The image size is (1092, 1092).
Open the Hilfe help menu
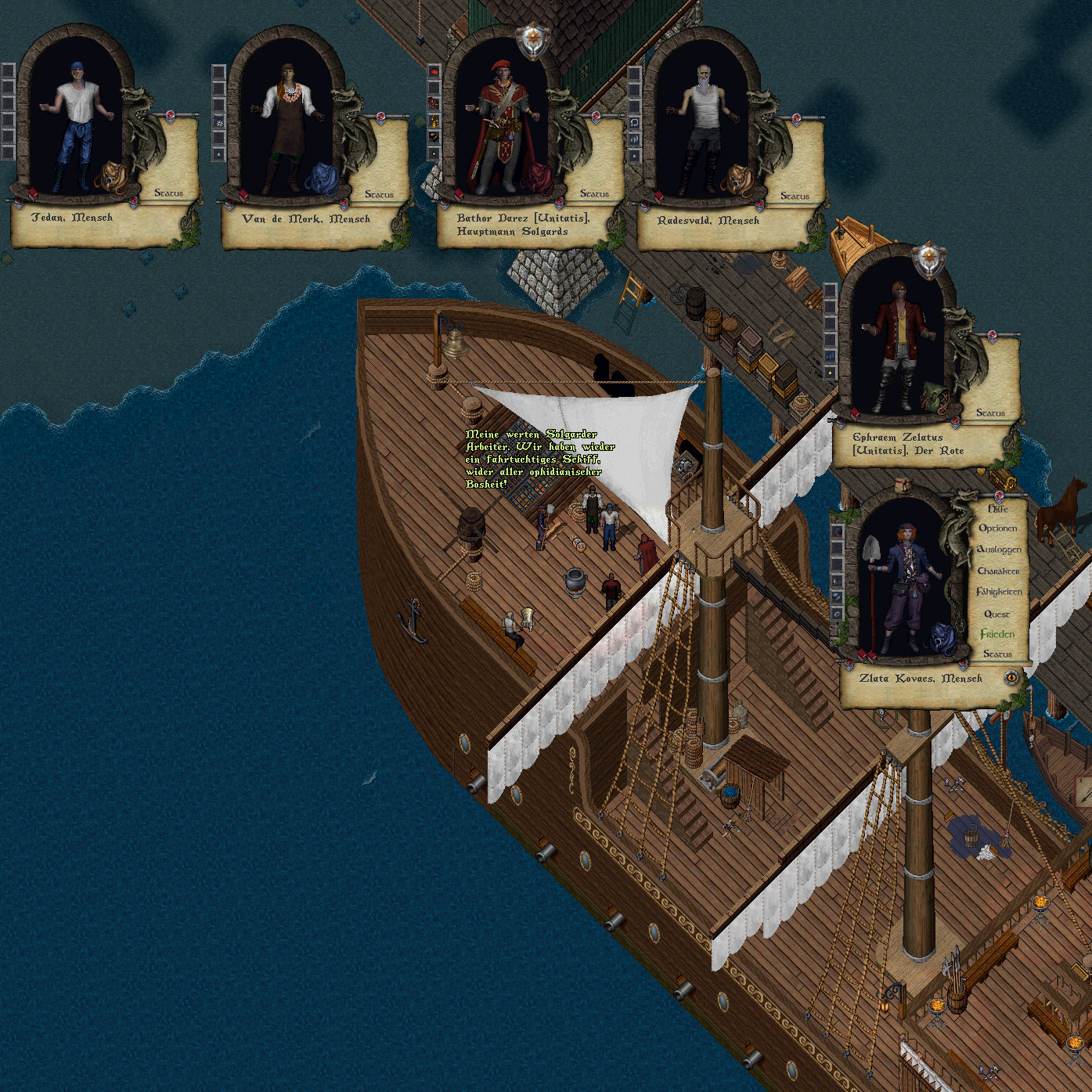[997, 509]
